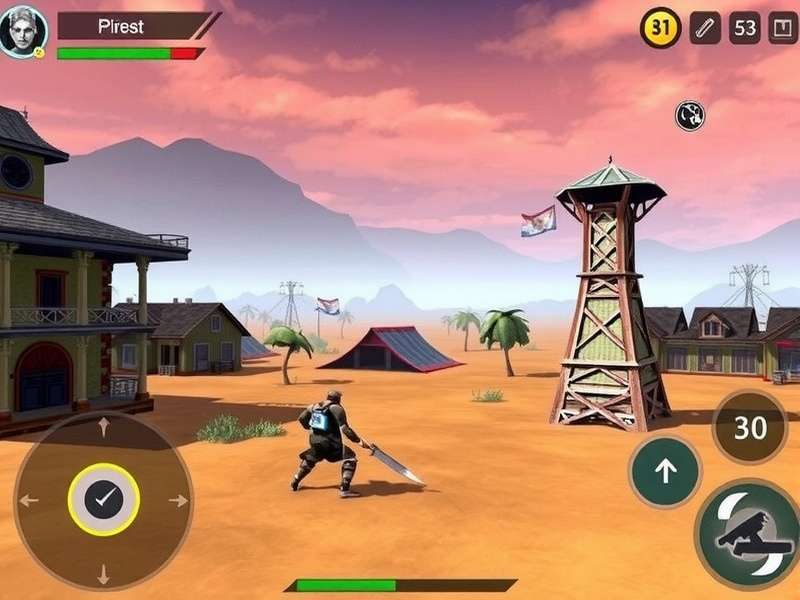
Task: Open the Pirest character portrait
Action: point(23,31)
